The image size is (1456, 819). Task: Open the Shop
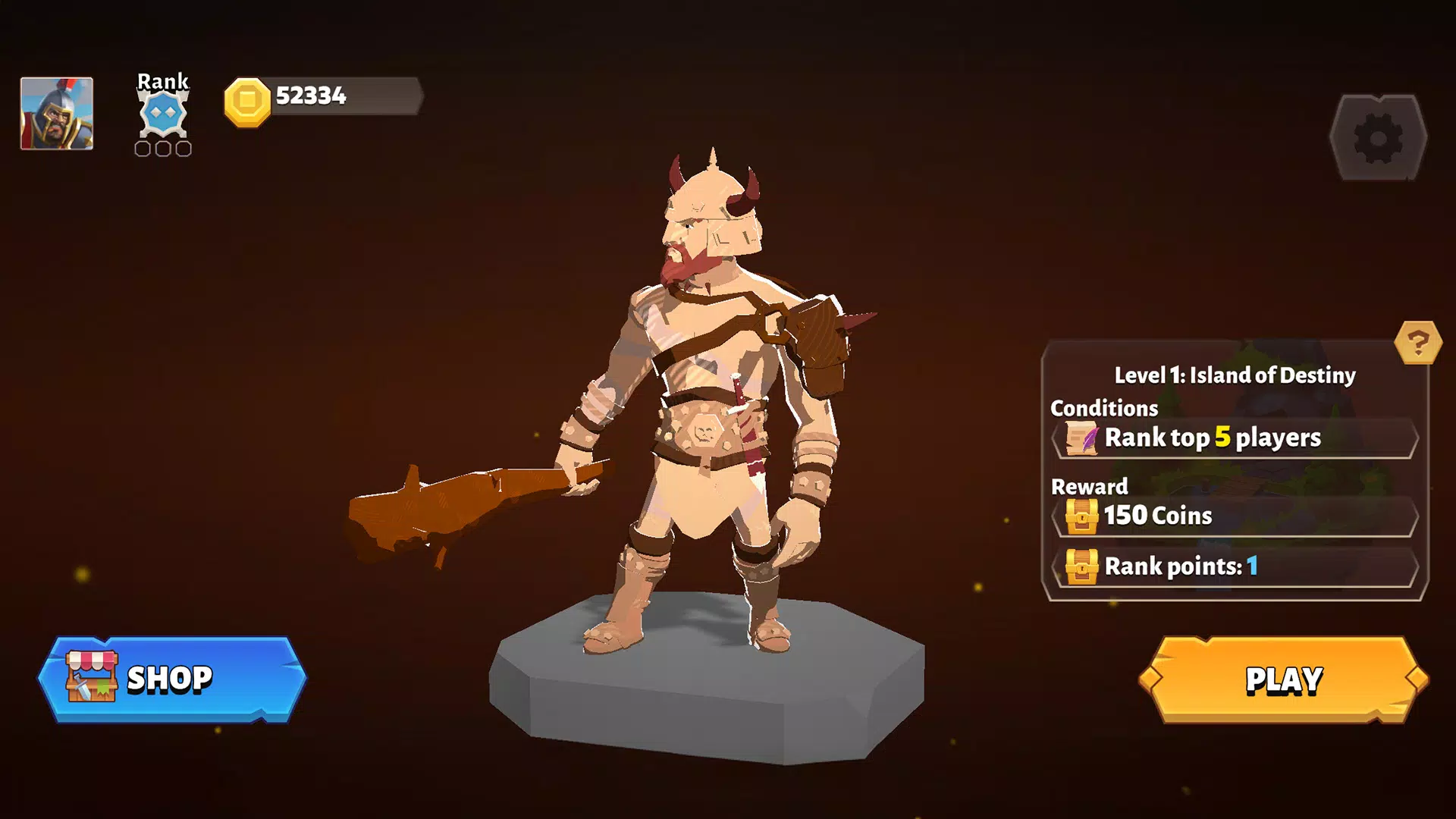(x=172, y=679)
